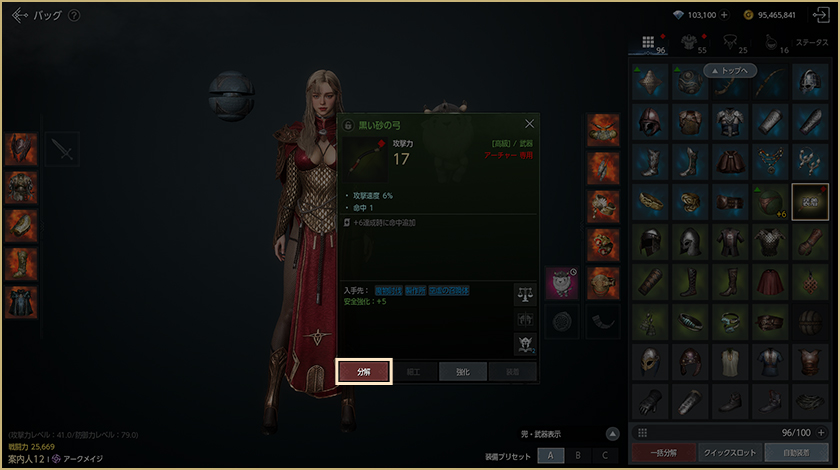Click the 分解 (dismantle) button
The height and width of the screenshot is (470, 840).
[364, 371]
